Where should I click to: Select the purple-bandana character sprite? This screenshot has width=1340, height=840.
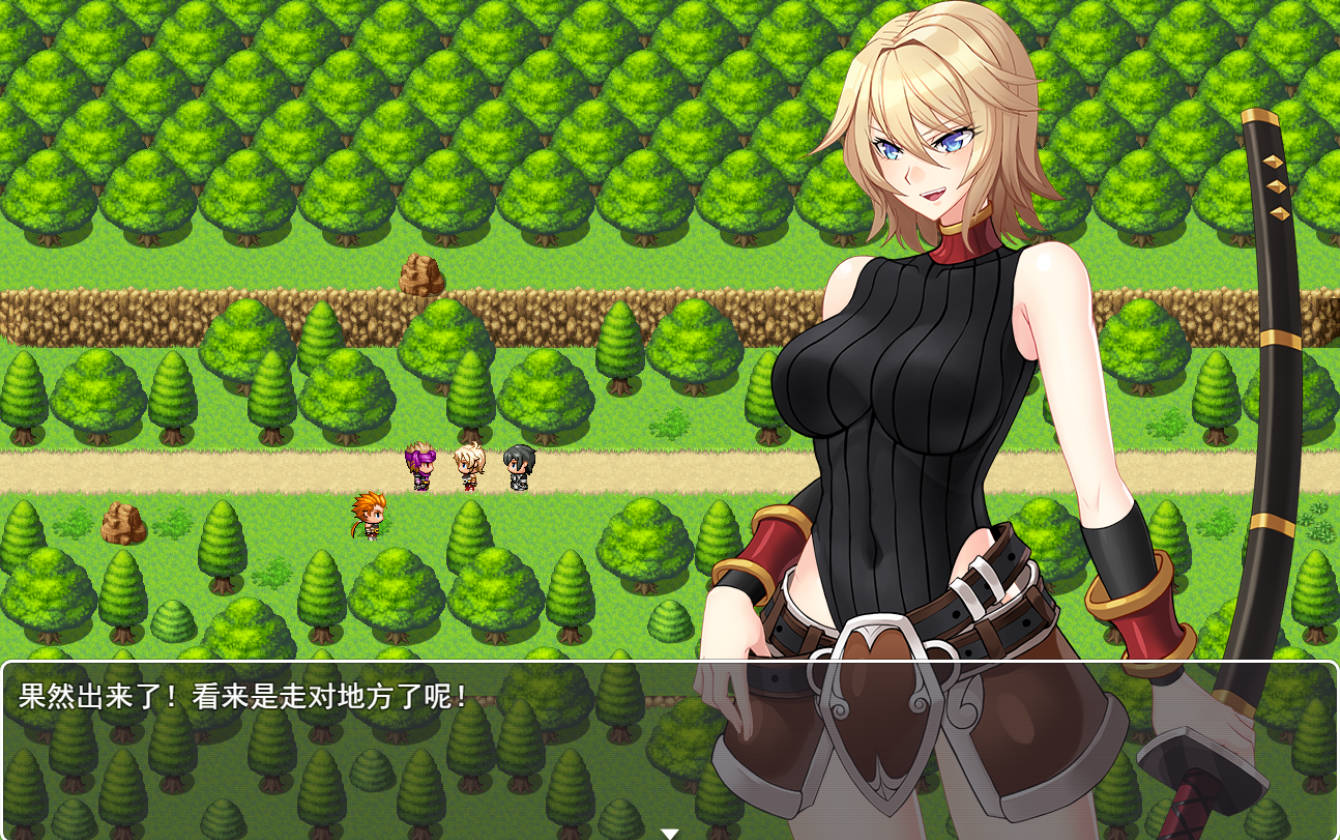421,464
